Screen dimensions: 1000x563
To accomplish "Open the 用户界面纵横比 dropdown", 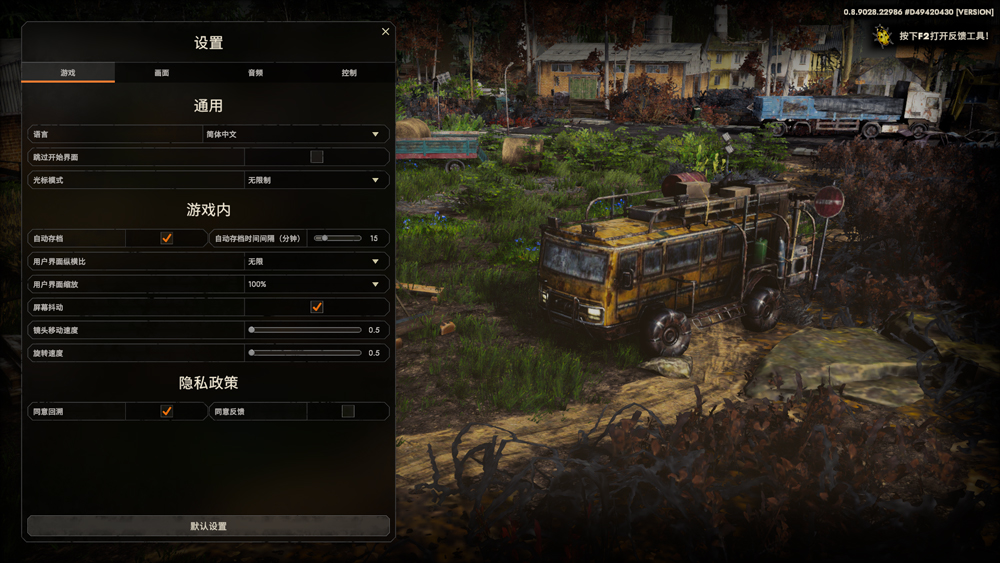I will [x=316, y=262].
